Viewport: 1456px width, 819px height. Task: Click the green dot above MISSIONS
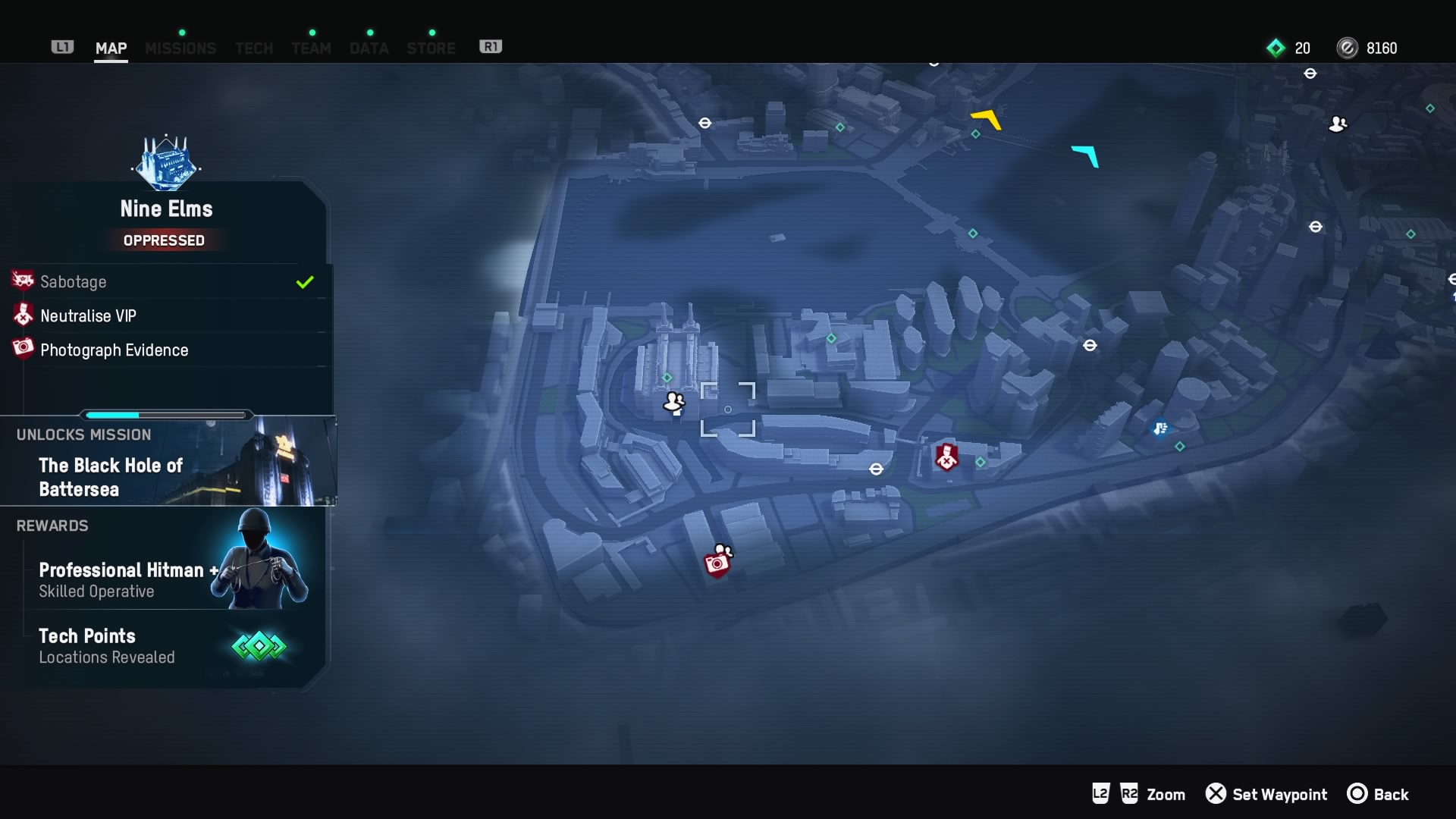(182, 32)
